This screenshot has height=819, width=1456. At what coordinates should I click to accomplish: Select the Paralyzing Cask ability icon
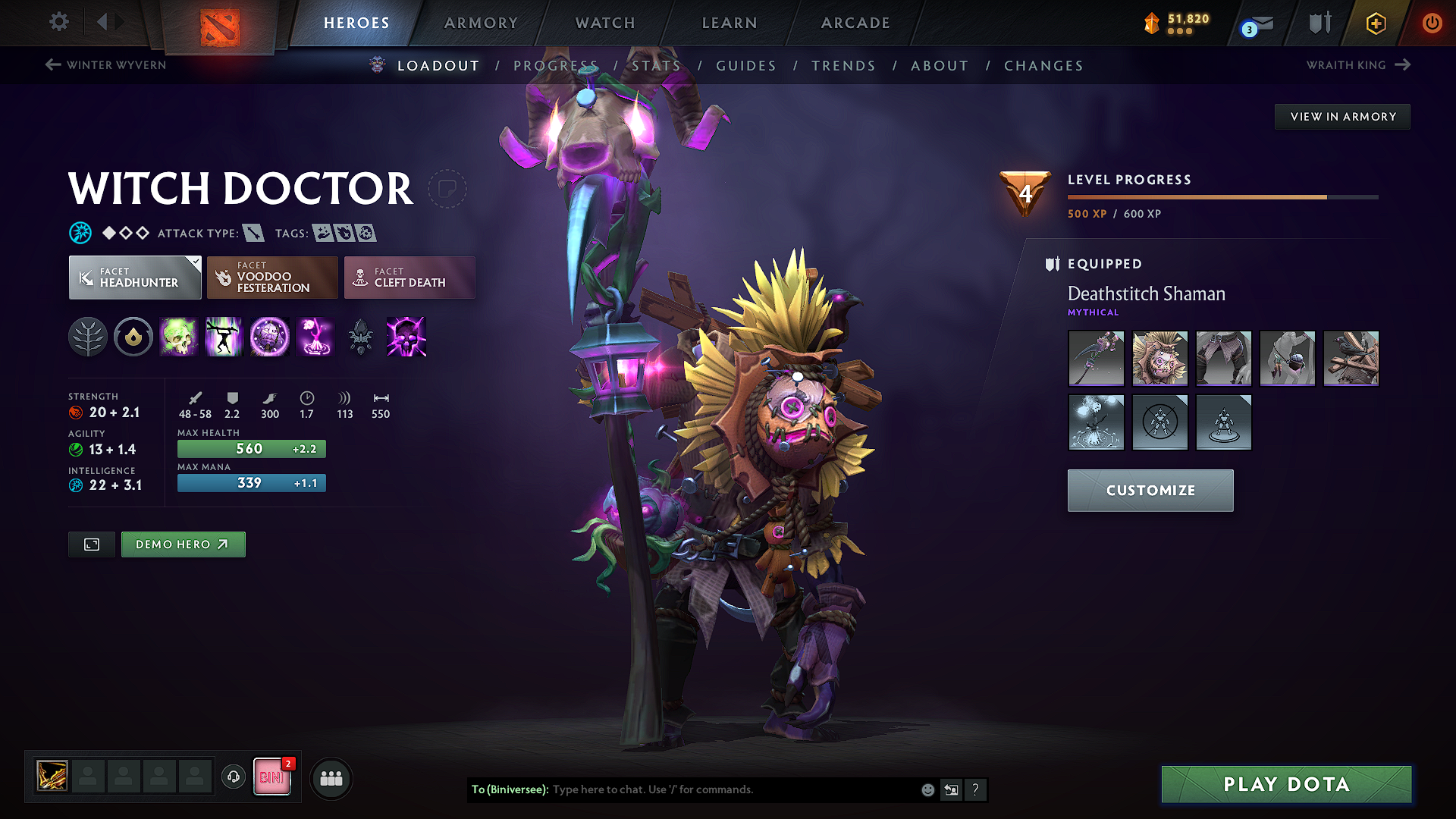(x=179, y=337)
